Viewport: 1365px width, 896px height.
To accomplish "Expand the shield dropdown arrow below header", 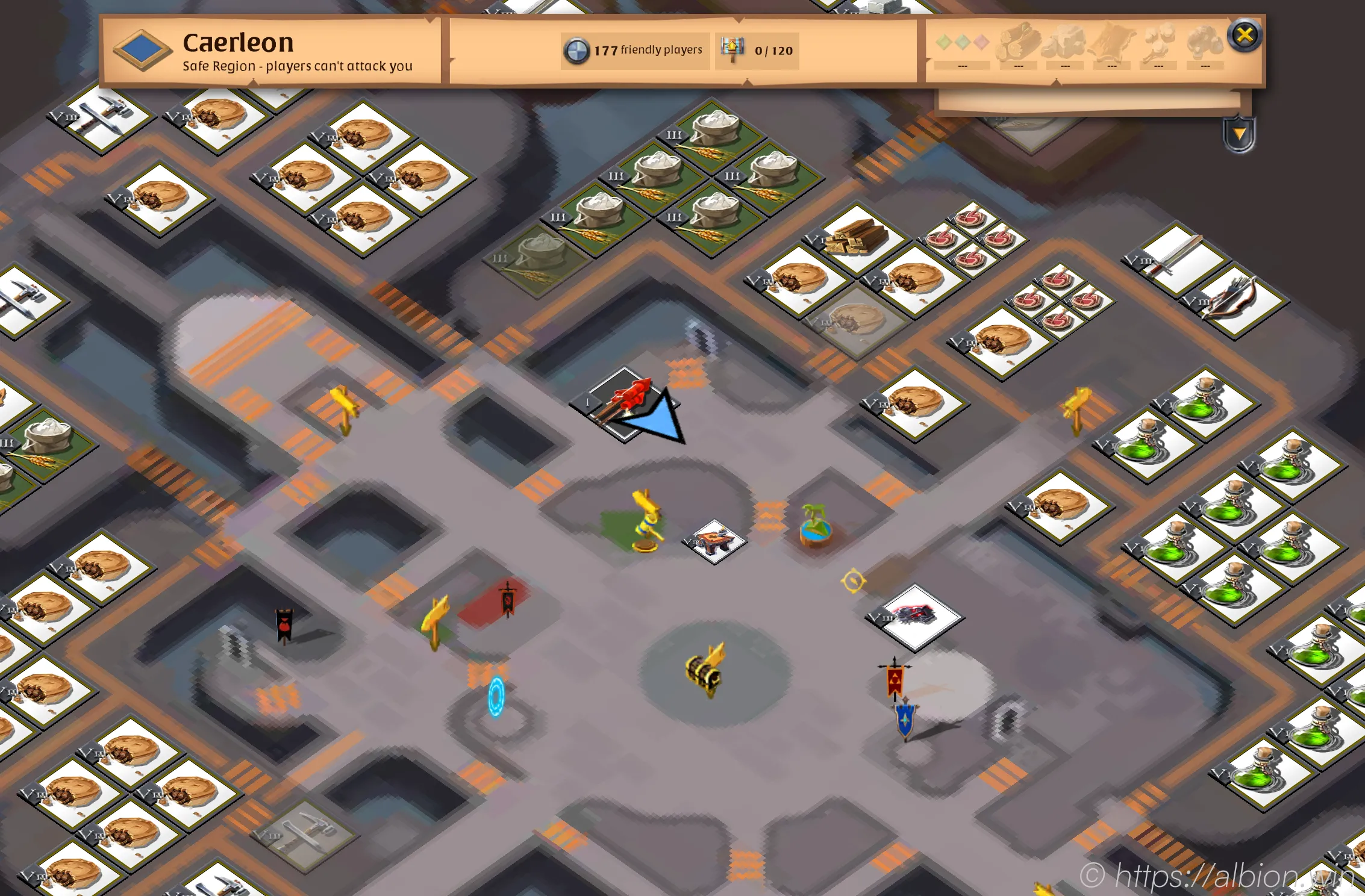I will pyautogui.click(x=1239, y=134).
